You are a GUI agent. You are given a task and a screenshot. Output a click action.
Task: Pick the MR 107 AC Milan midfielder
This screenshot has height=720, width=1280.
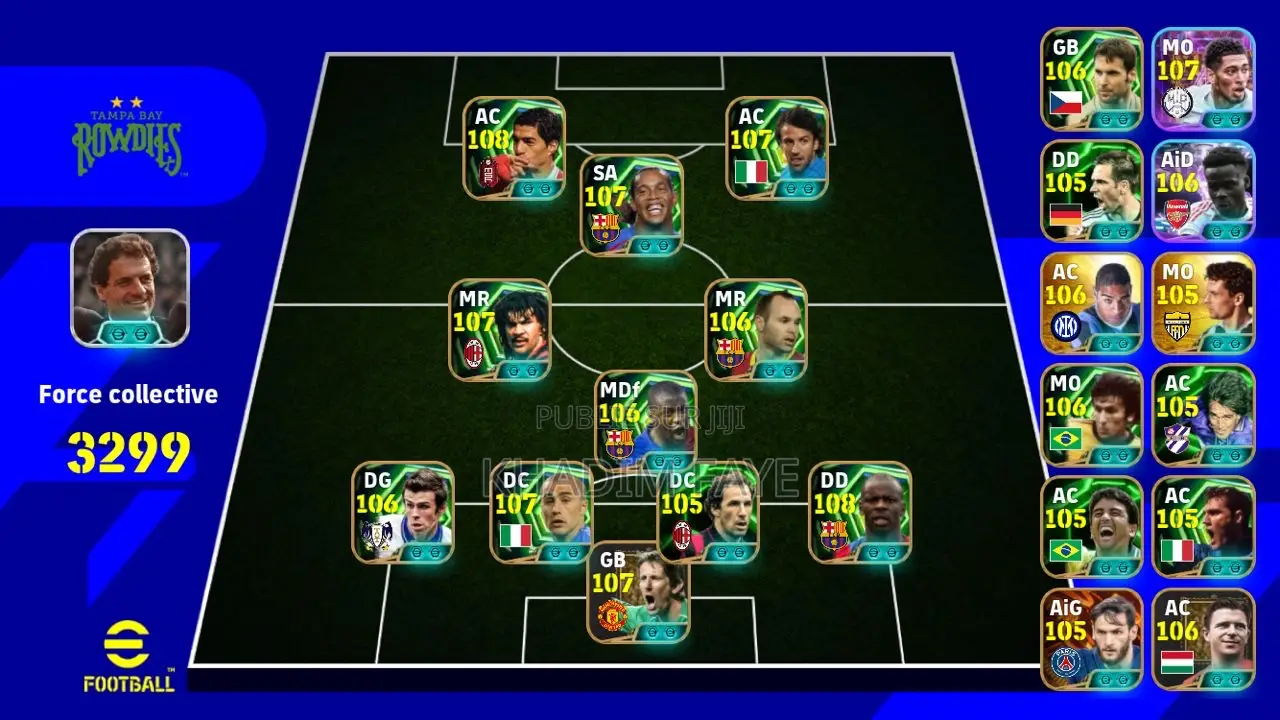pos(500,330)
